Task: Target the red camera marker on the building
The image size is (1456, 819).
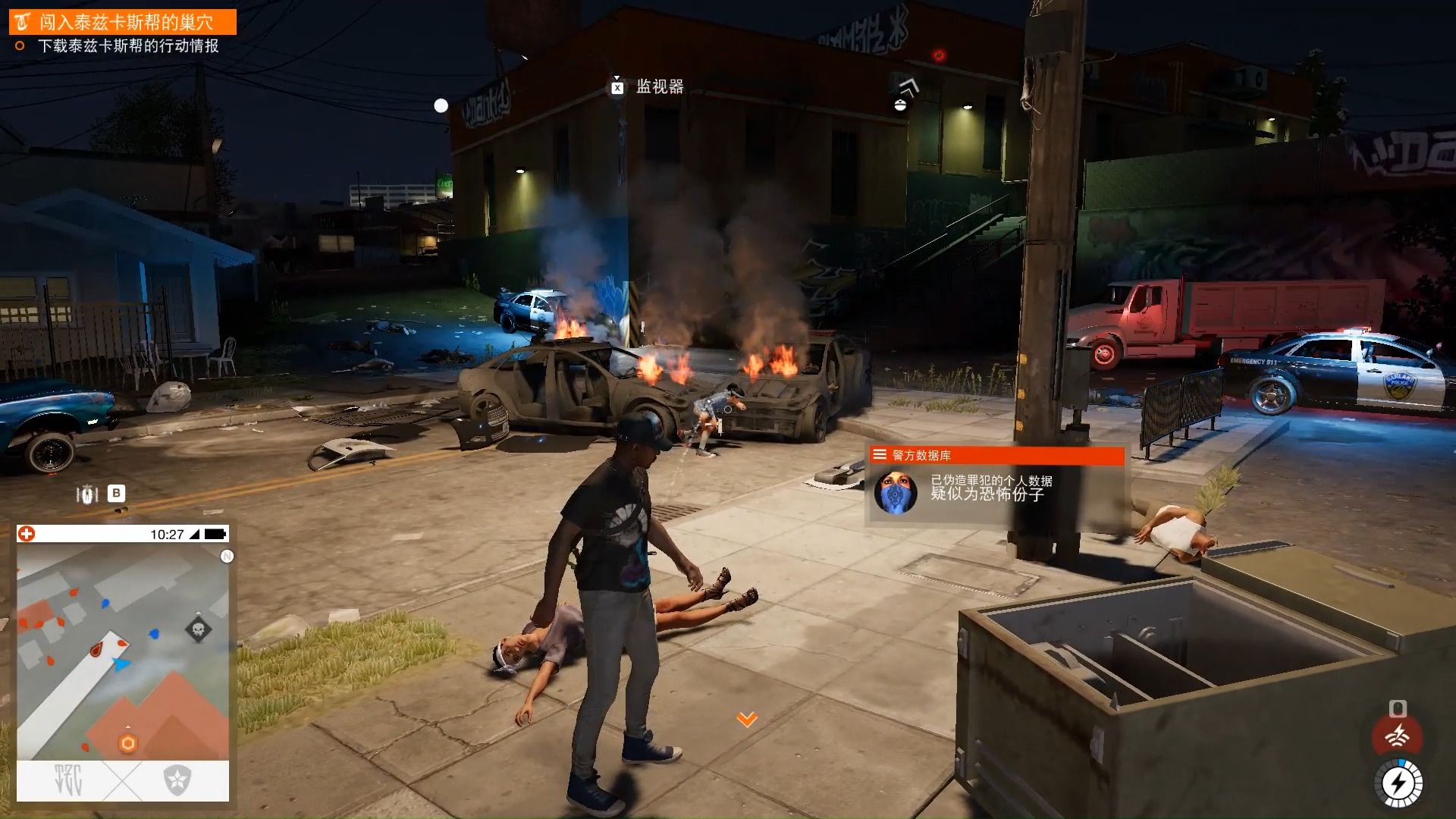Action: click(x=939, y=55)
